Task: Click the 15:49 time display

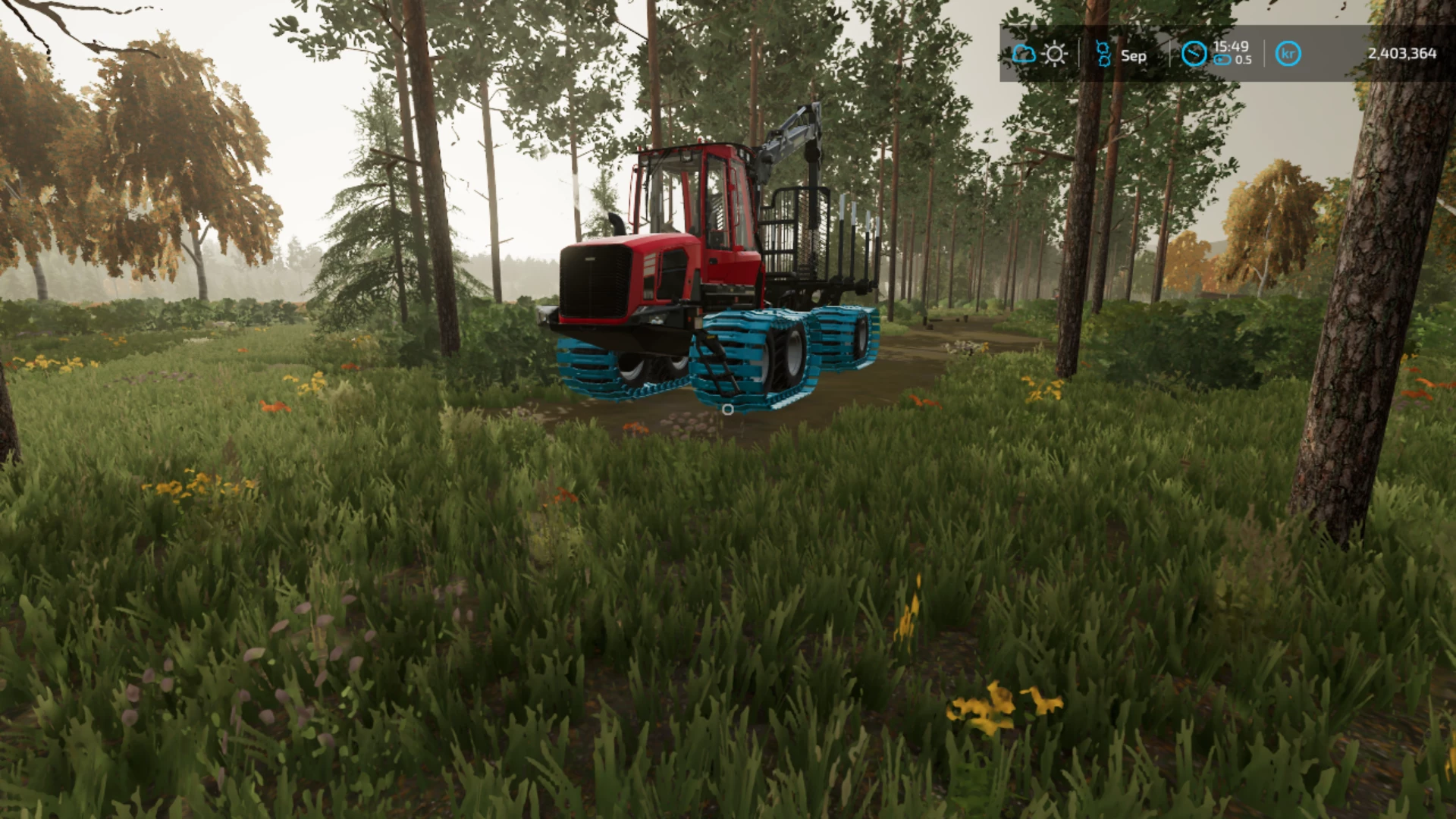Action: click(1231, 46)
